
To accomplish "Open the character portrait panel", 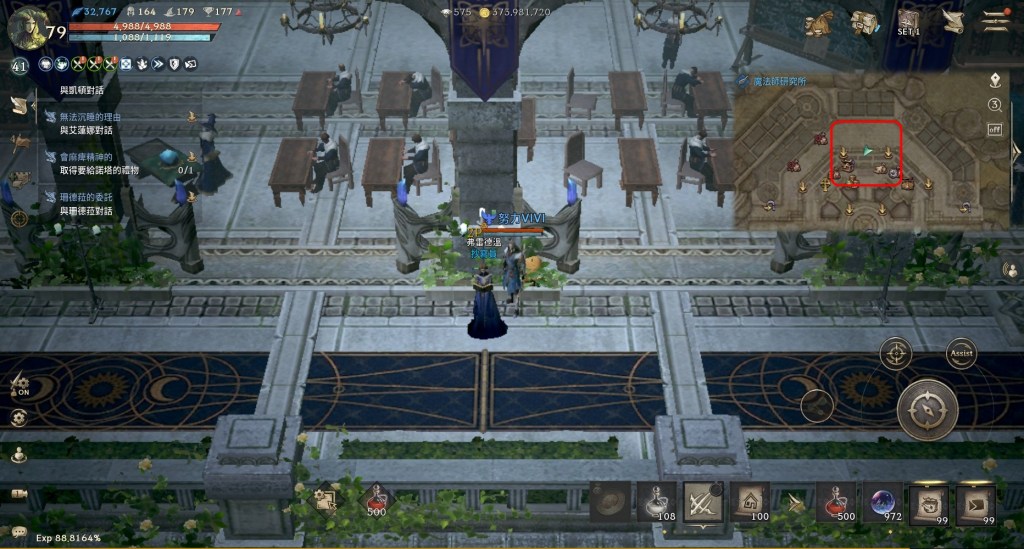I will click(x=25, y=27).
